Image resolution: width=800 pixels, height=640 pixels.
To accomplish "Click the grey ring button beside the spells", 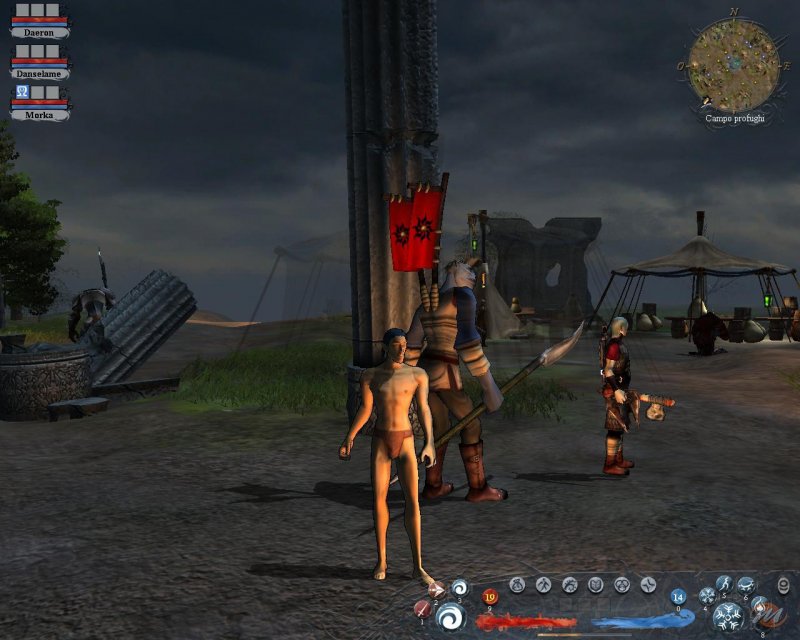I will tap(784, 585).
